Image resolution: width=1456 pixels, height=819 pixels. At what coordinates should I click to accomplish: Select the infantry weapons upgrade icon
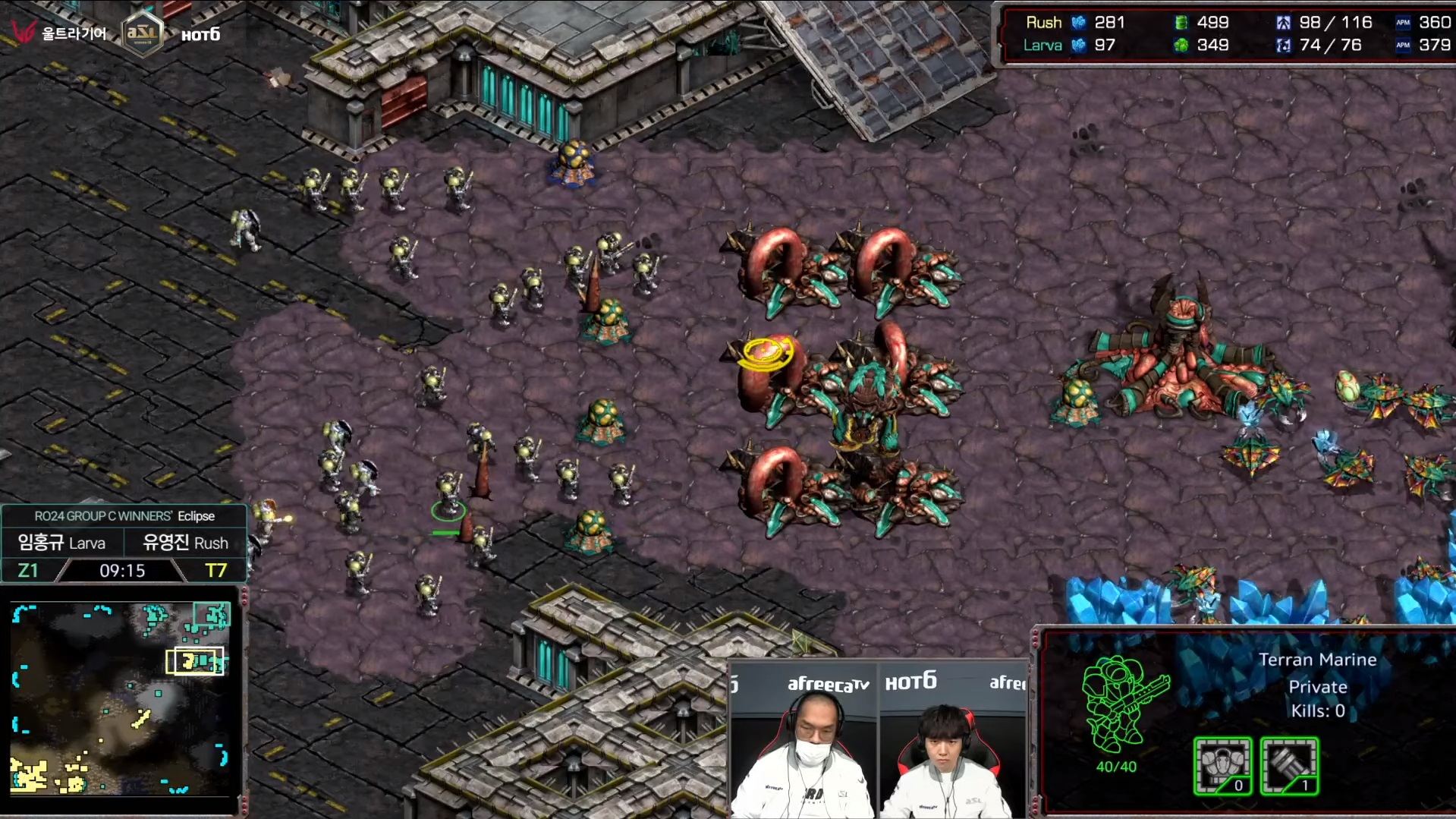point(1288,765)
